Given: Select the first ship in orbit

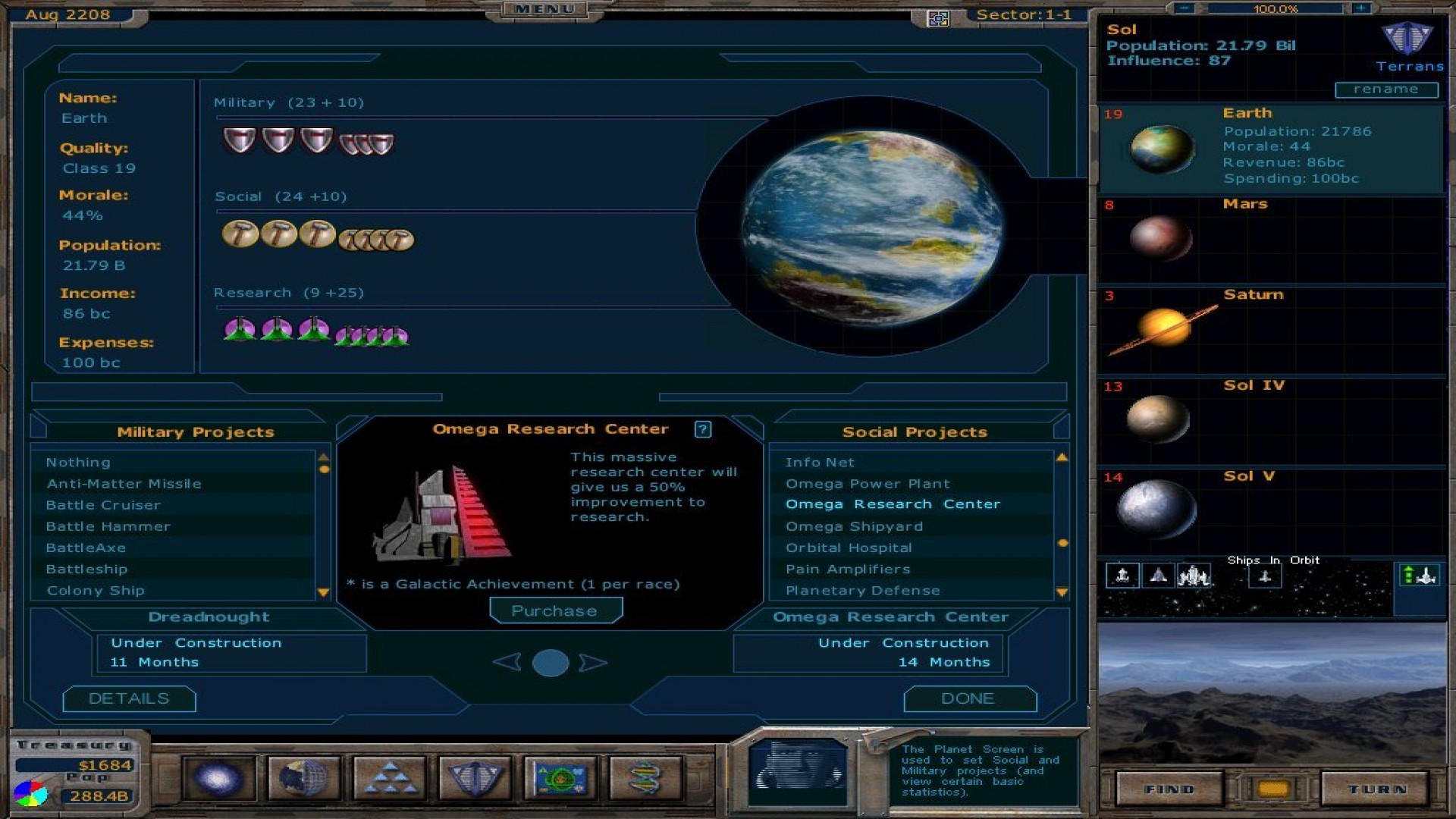Looking at the screenshot, I should [x=1122, y=576].
